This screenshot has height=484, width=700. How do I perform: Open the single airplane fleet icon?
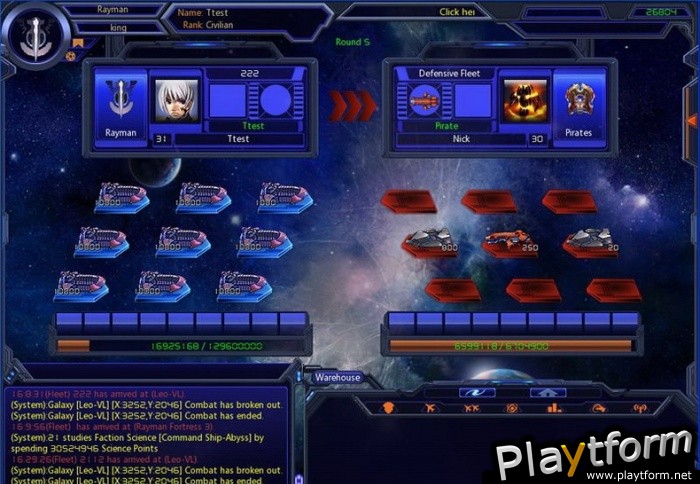click(430, 408)
